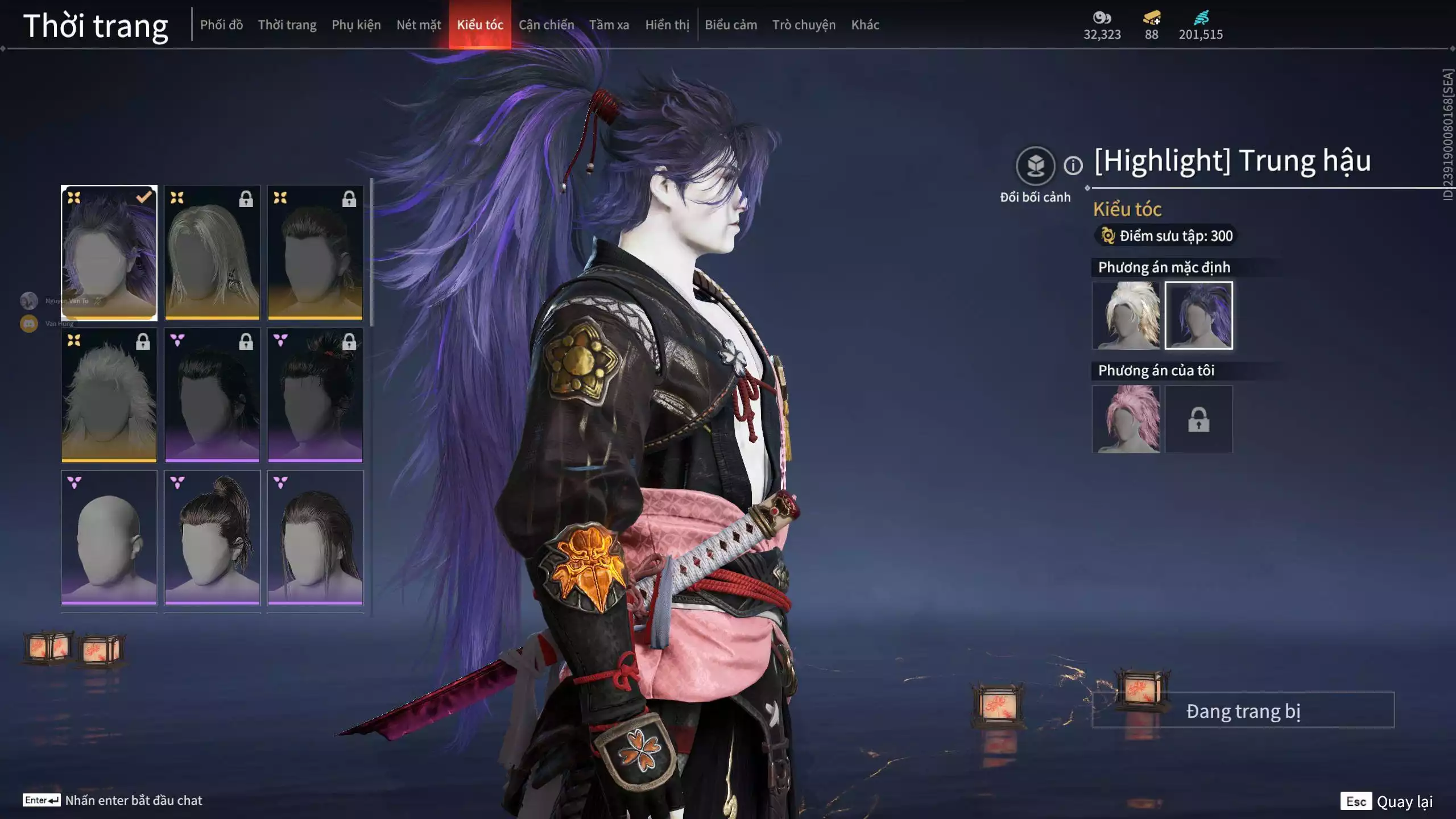1456x819 pixels.
Task: Open the Biểu cảm tab
Action: 731,25
